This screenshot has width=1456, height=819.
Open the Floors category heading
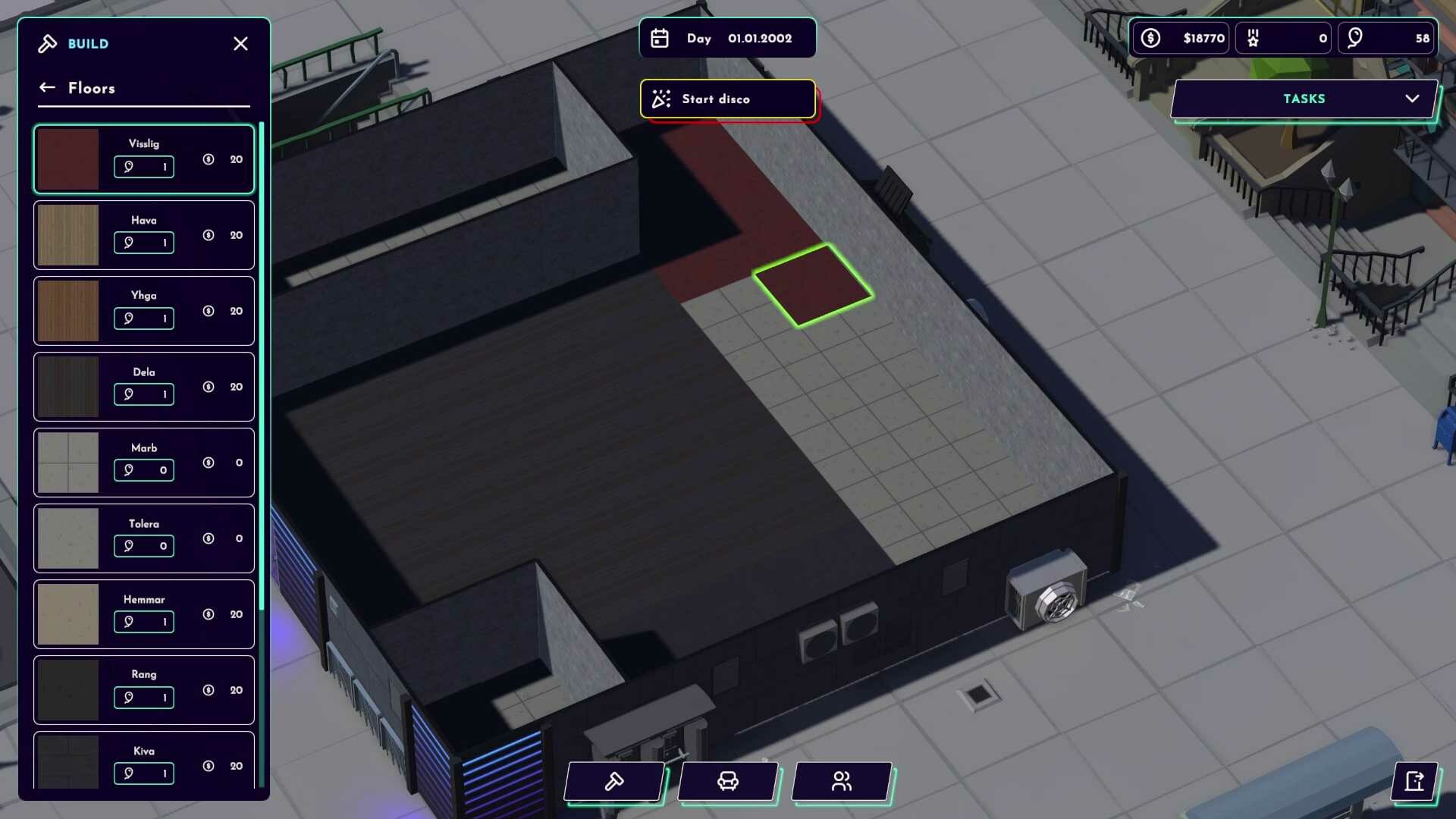tap(92, 89)
